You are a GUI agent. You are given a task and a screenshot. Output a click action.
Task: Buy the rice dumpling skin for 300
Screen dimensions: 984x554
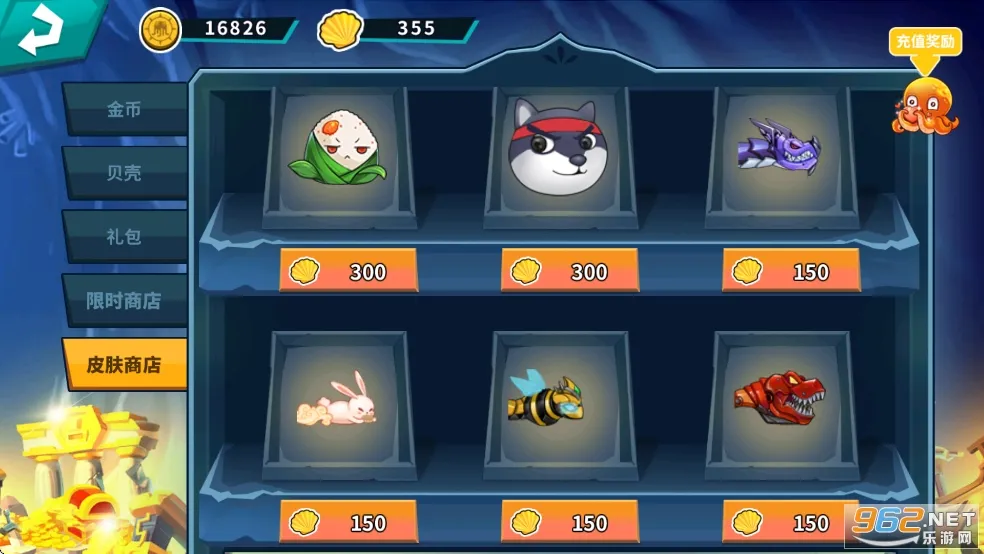pos(348,271)
